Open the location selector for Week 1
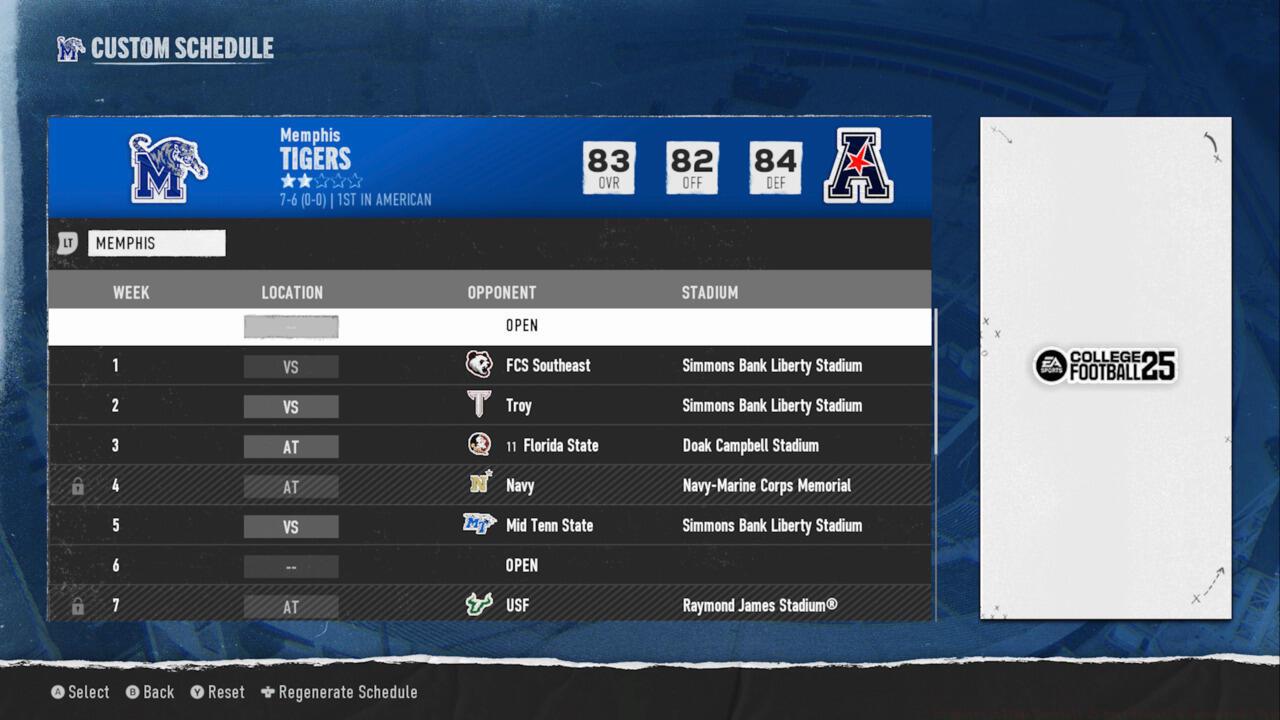This screenshot has width=1280, height=720. (291, 366)
